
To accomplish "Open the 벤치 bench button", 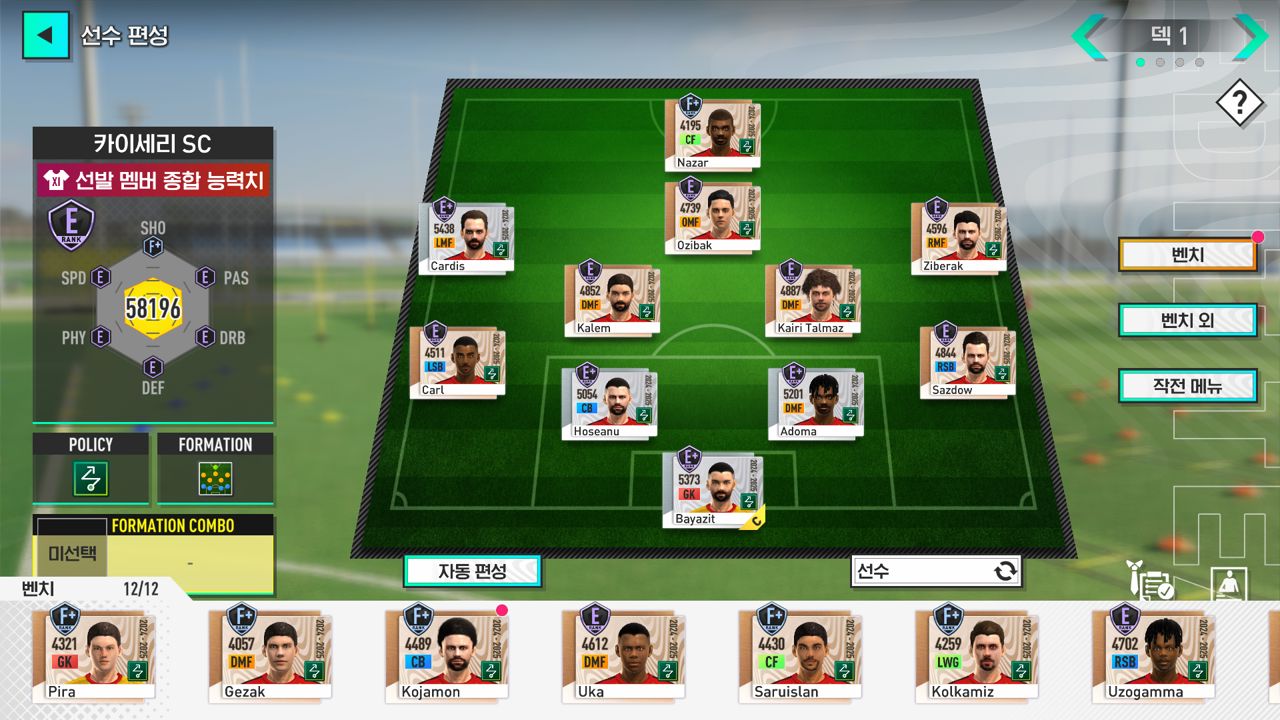I will [x=1187, y=255].
